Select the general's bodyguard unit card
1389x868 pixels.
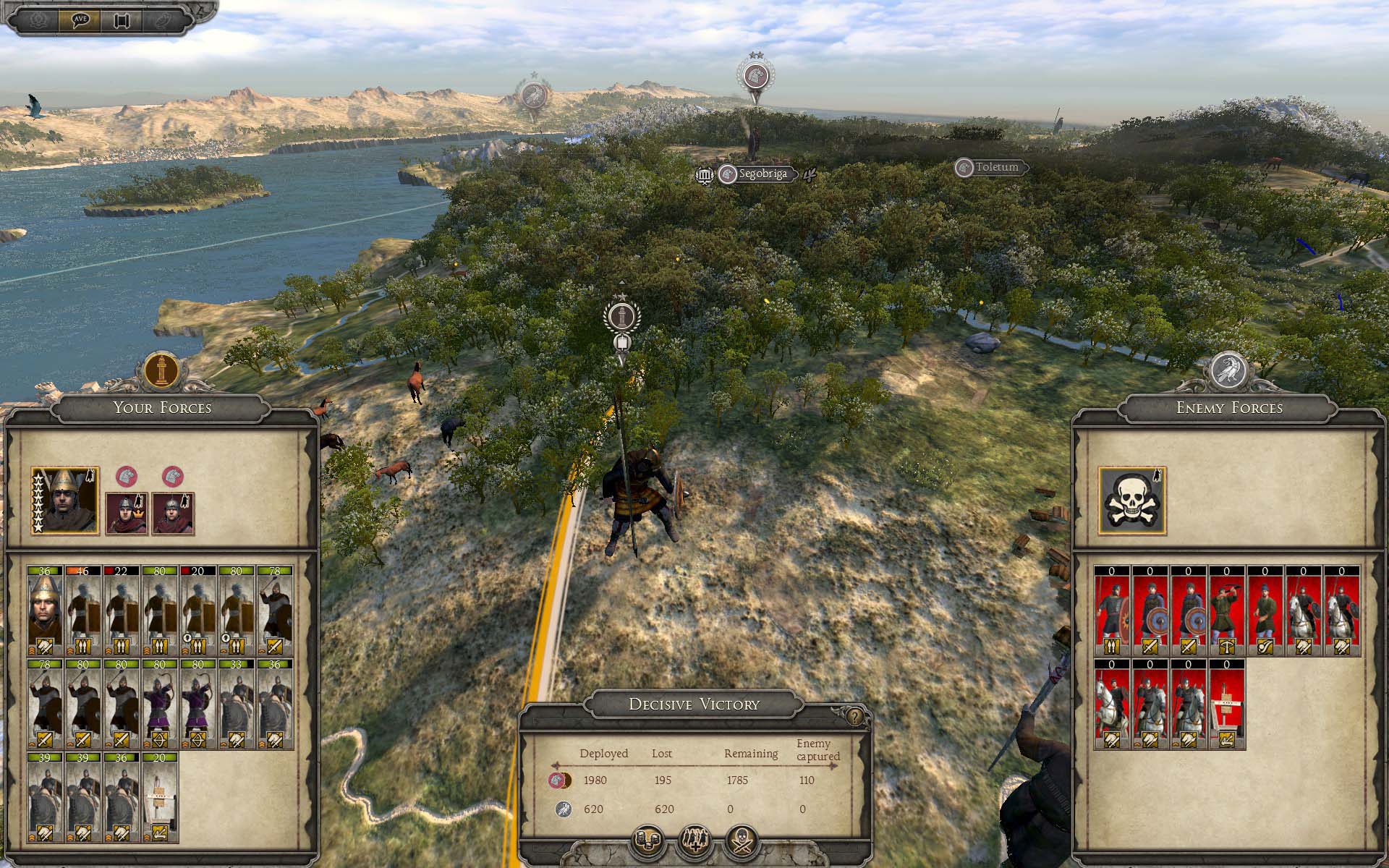[45, 611]
